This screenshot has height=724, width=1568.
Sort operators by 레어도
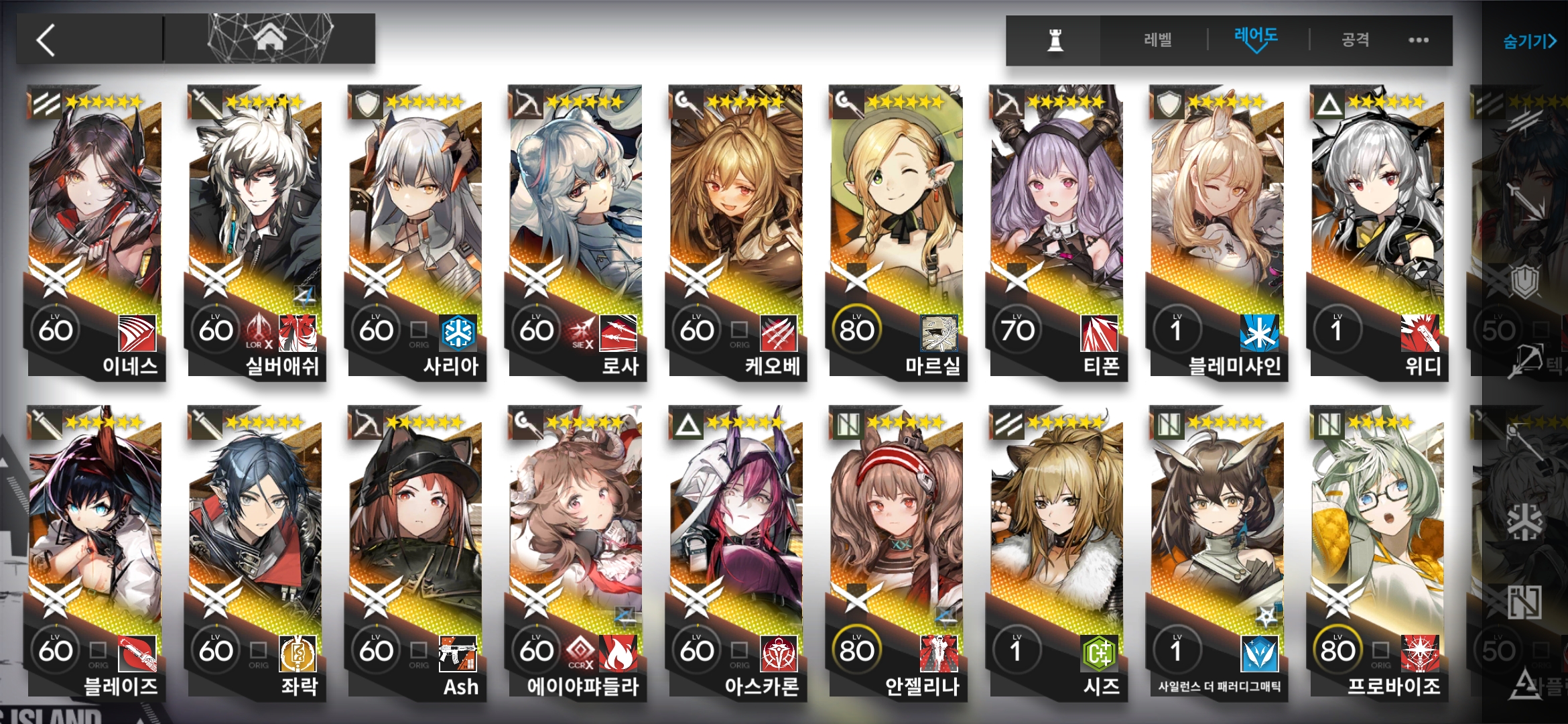coord(1256,39)
